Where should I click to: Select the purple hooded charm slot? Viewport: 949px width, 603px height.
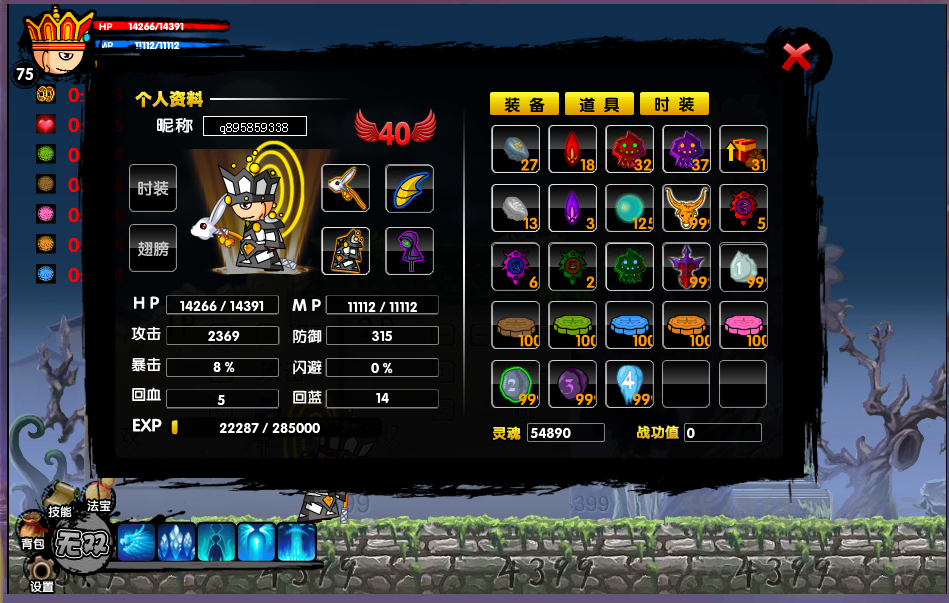coord(409,250)
